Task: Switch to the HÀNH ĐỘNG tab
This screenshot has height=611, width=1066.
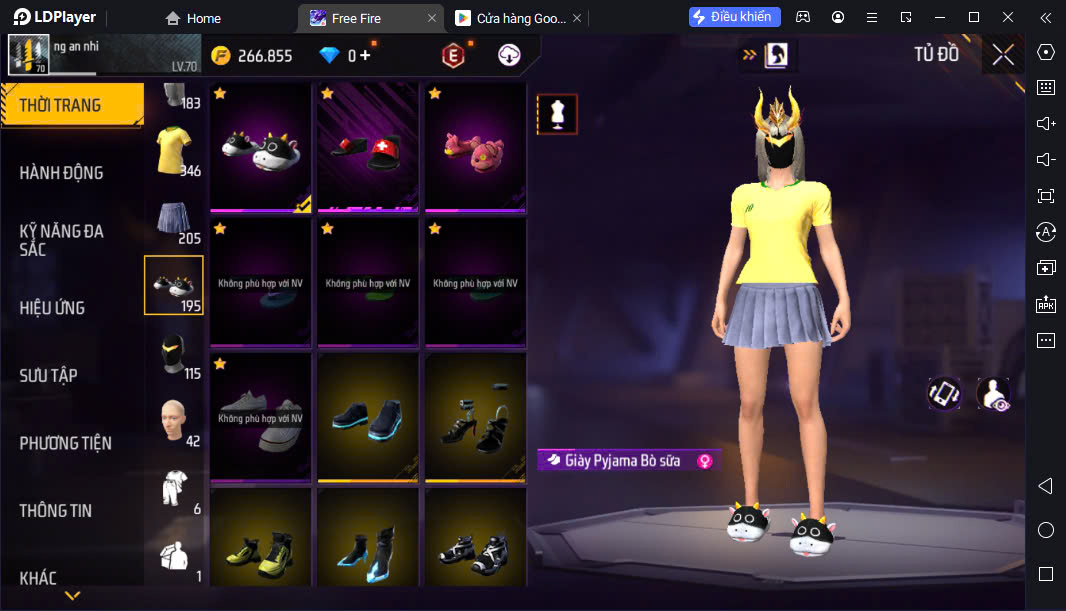Action: [62, 172]
